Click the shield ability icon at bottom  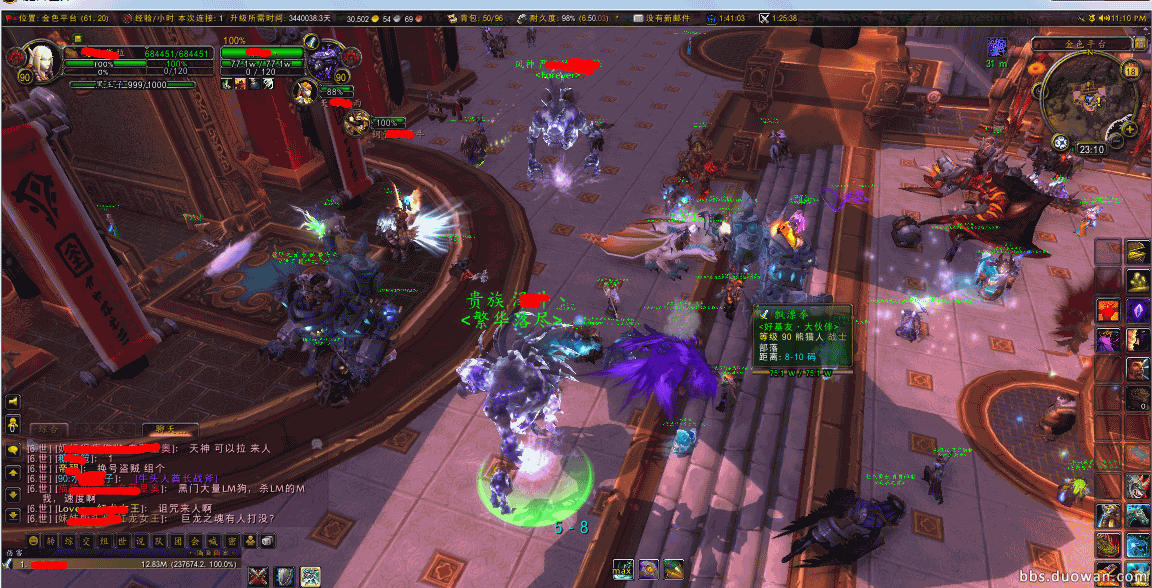pyautogui.click(x=284, y=576)
